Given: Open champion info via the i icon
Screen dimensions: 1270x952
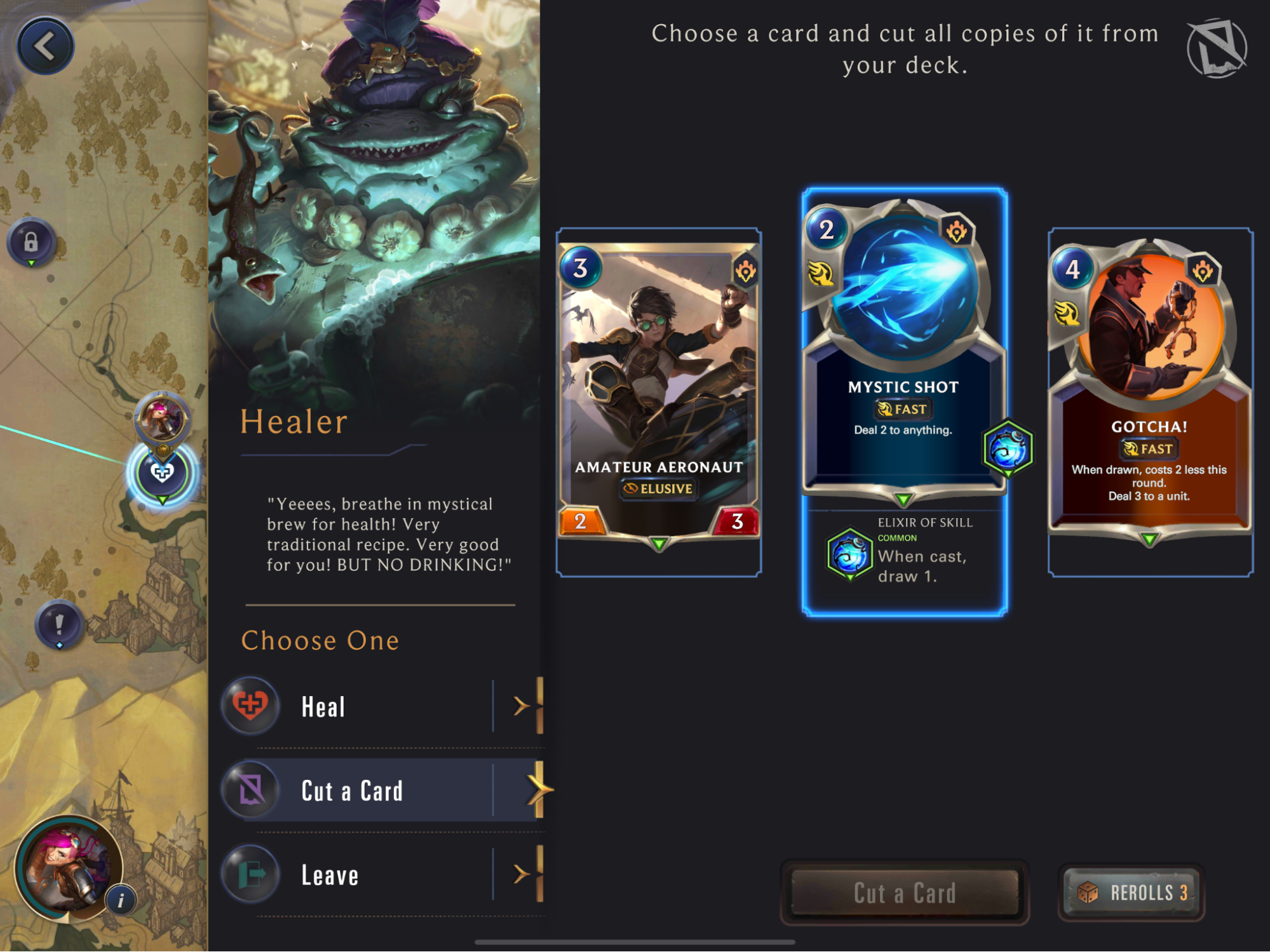Looking at the screenshot, I should (x=121, y=899).
